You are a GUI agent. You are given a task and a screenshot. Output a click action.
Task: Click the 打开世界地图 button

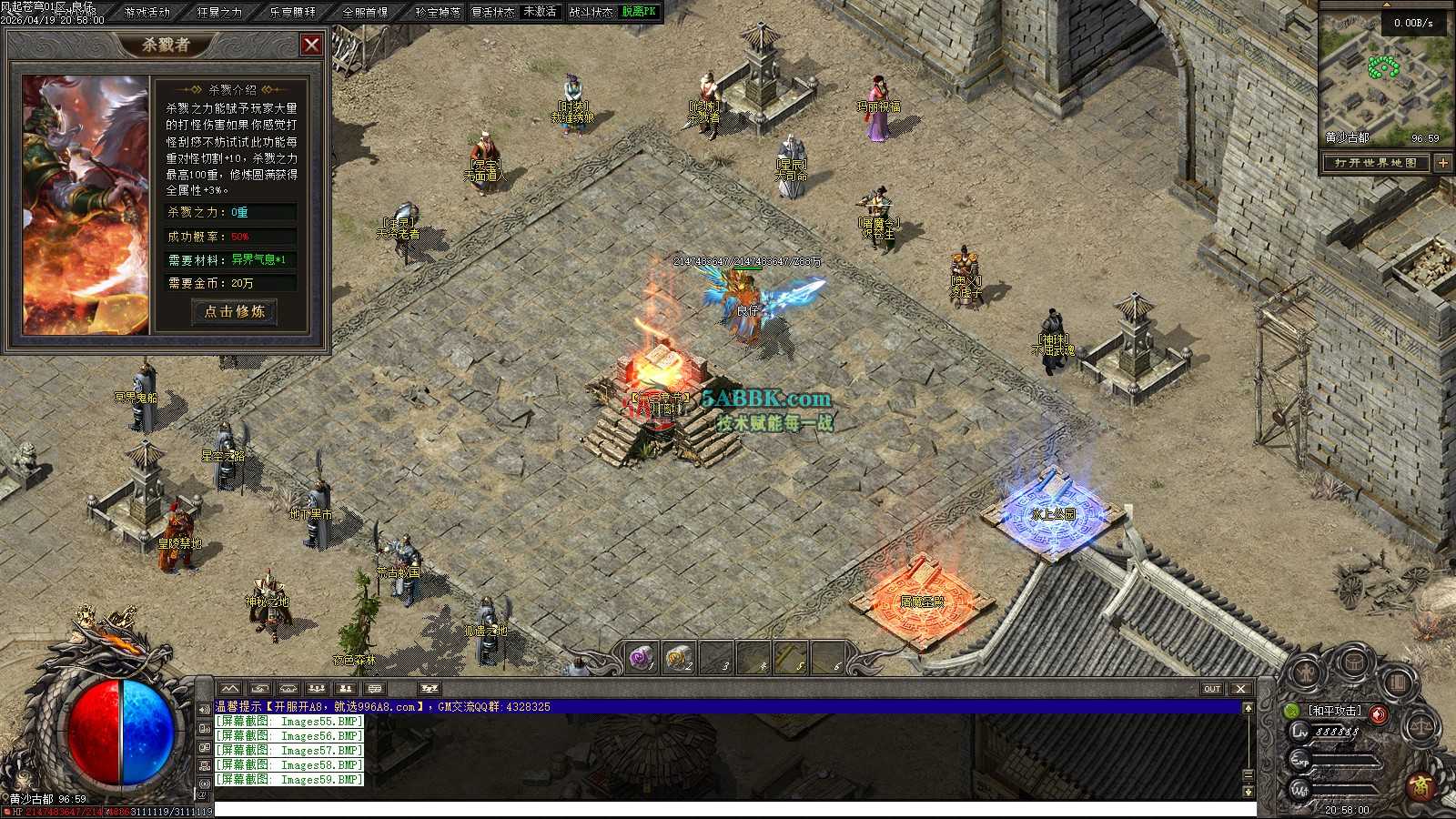point(1375,163)
